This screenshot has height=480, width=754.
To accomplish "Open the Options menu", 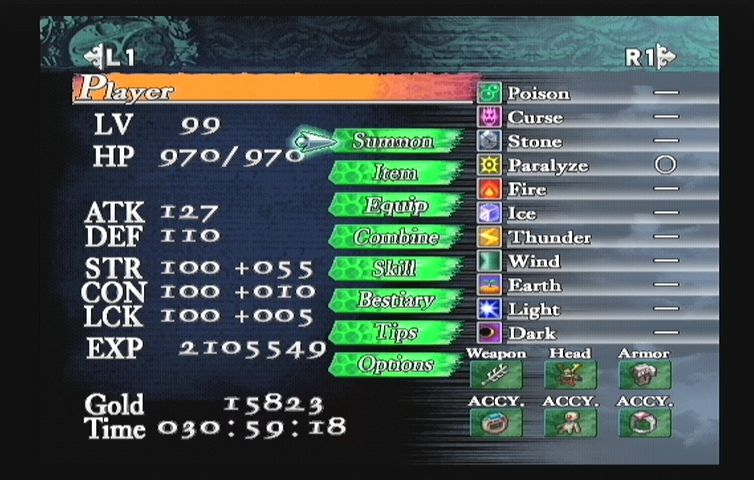I will pos(396,364).
